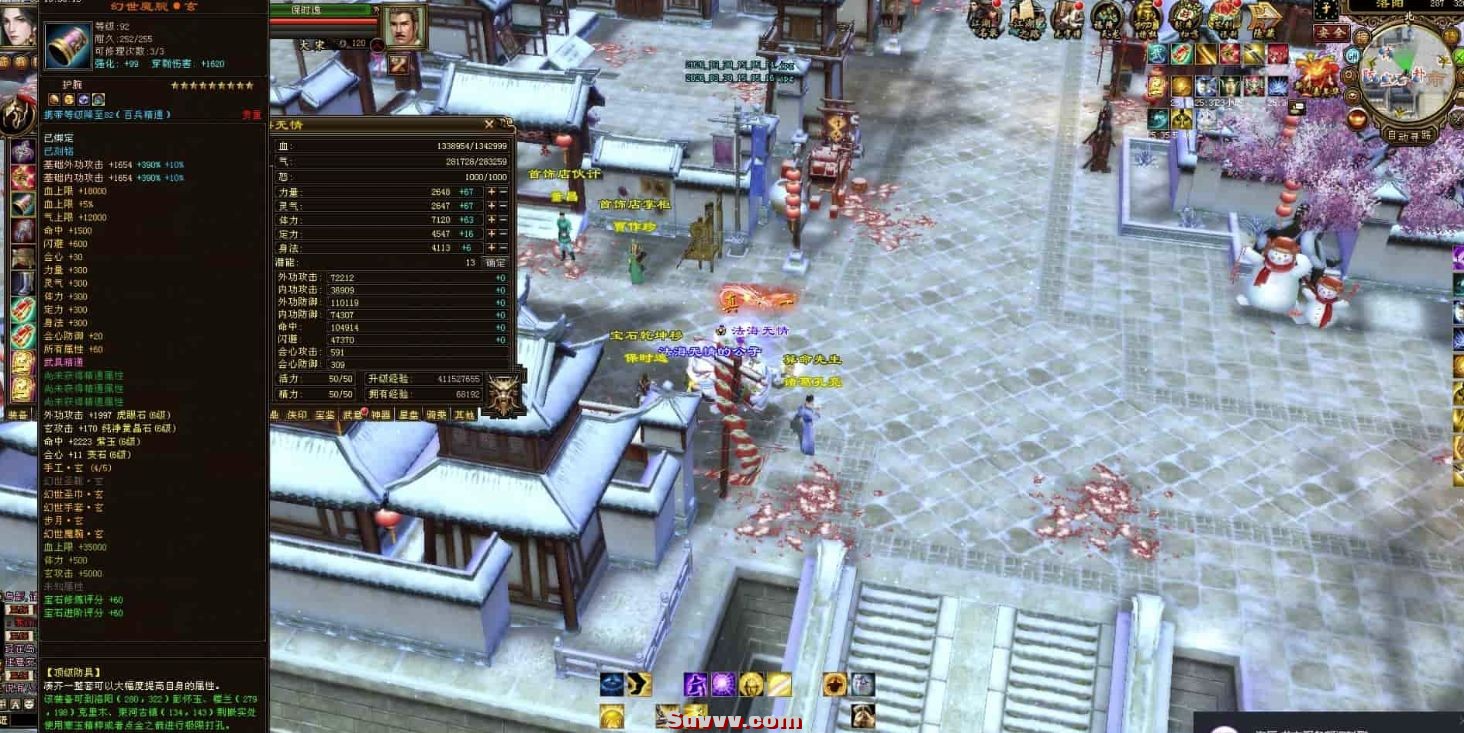Switch to the 神器 tab in the character panel
Image resolution: width=1464 pixels, height=733 pixels.
(380, 412)
